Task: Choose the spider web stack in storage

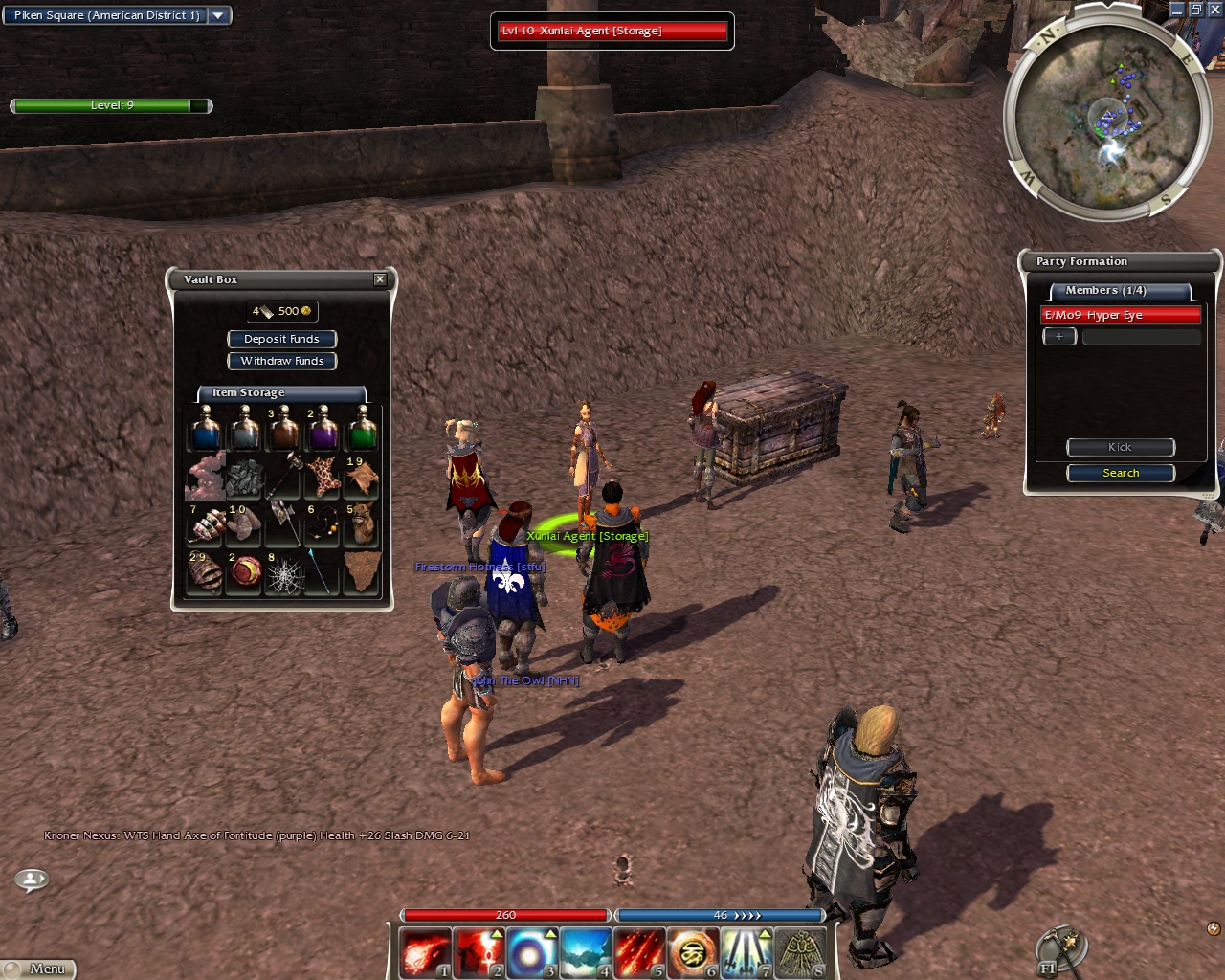Action: 284,573
